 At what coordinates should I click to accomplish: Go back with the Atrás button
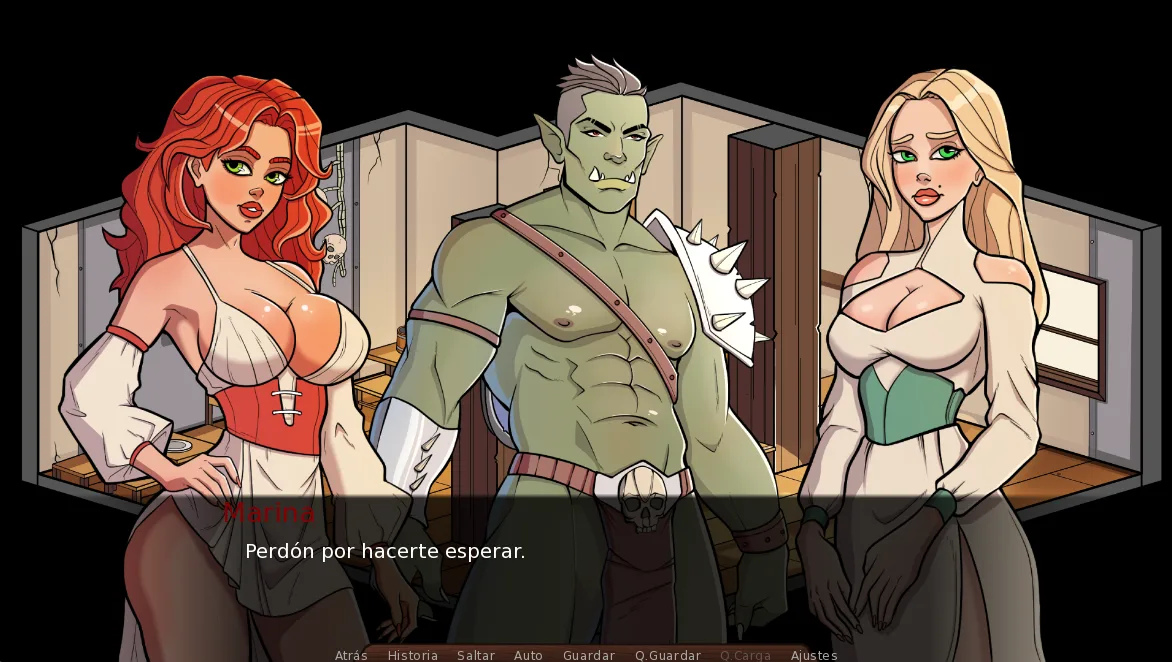351,655
